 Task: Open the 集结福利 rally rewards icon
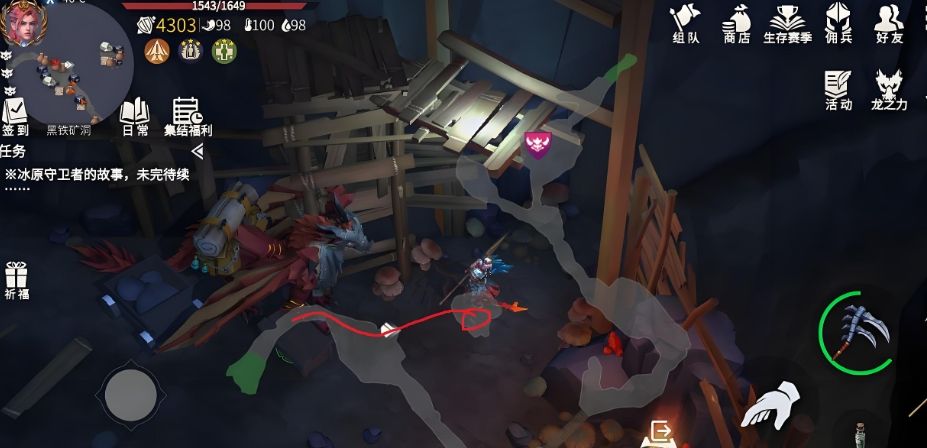click(187, 115)
